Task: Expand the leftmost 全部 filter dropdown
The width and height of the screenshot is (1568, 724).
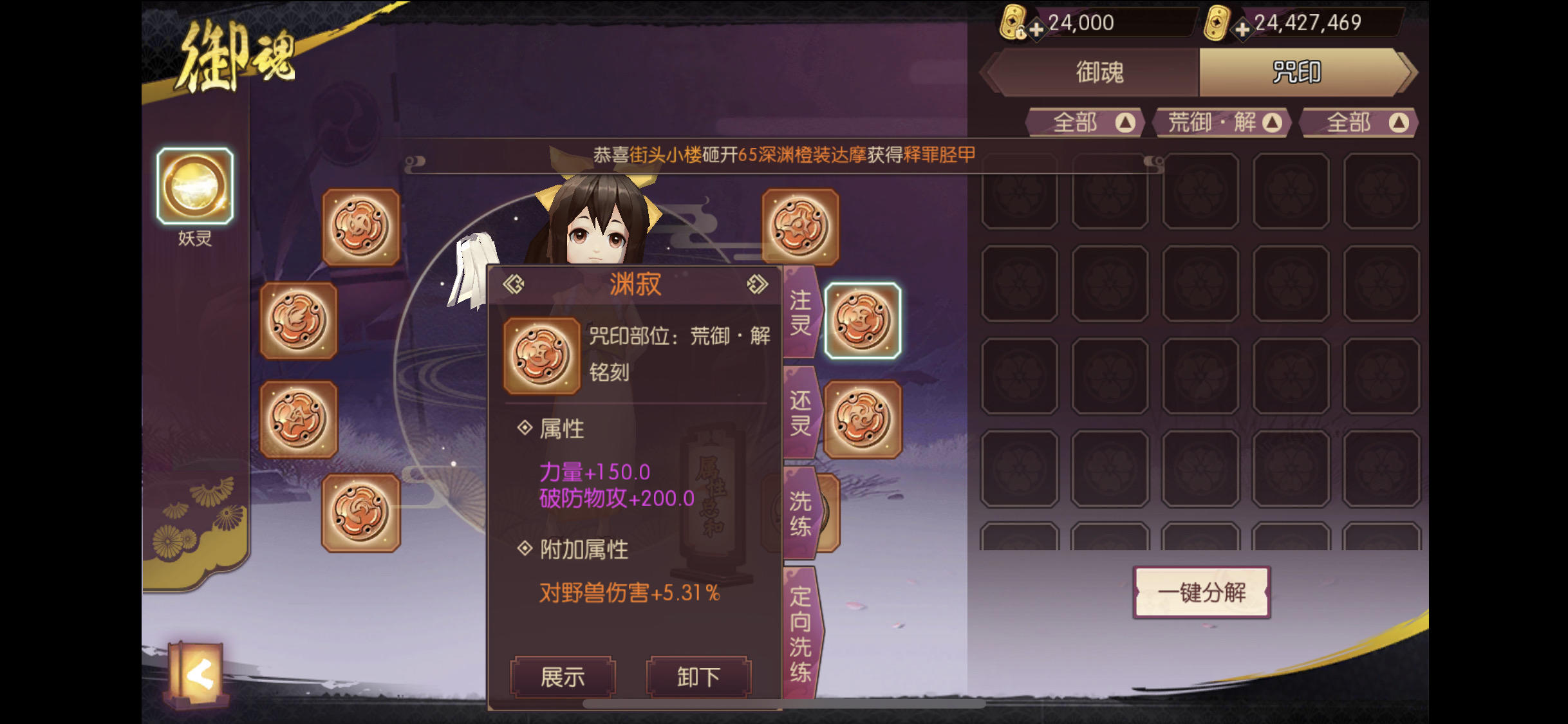Action: (1081, 122)
